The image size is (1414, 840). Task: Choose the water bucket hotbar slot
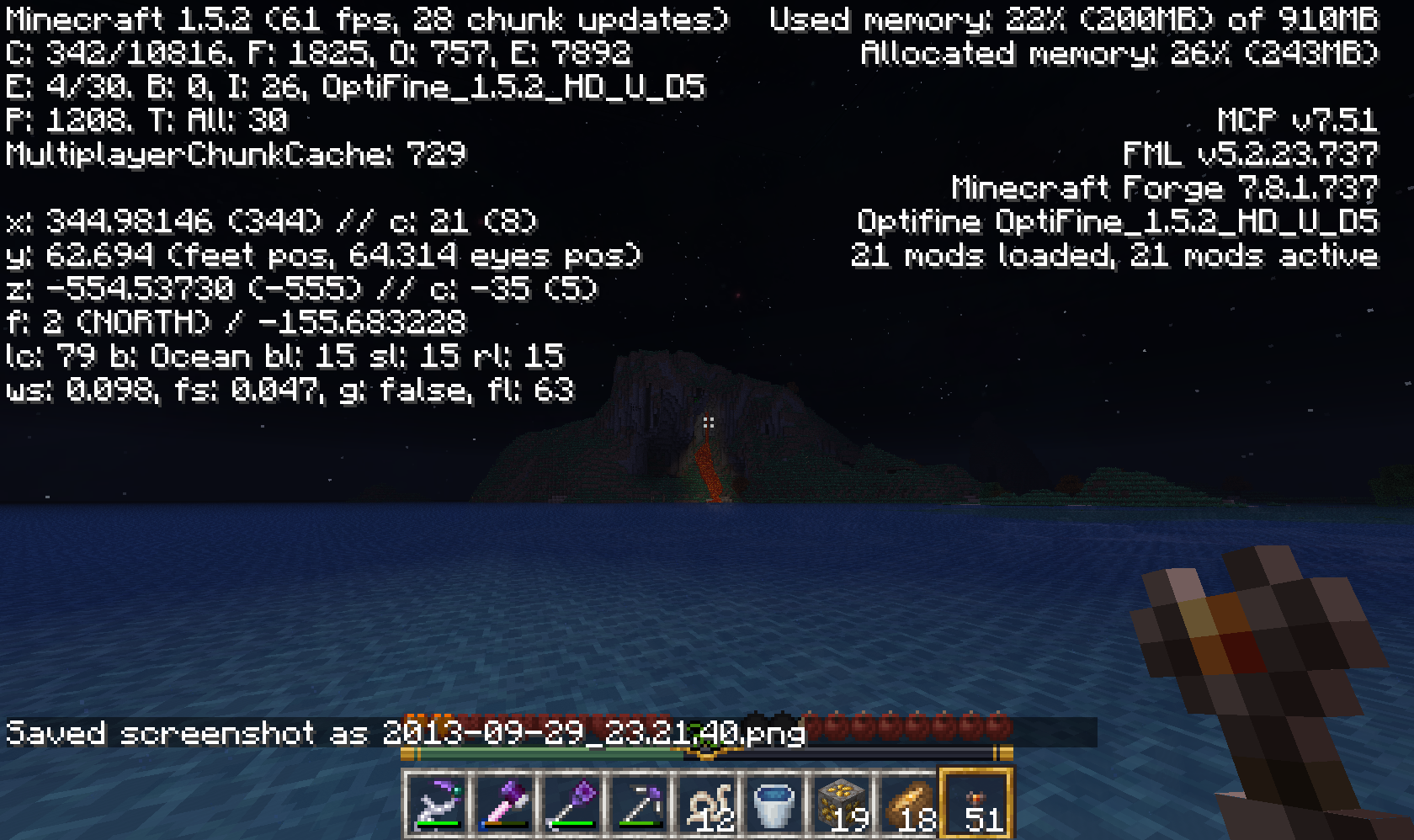pyautogui.click(x=774, y=804)
